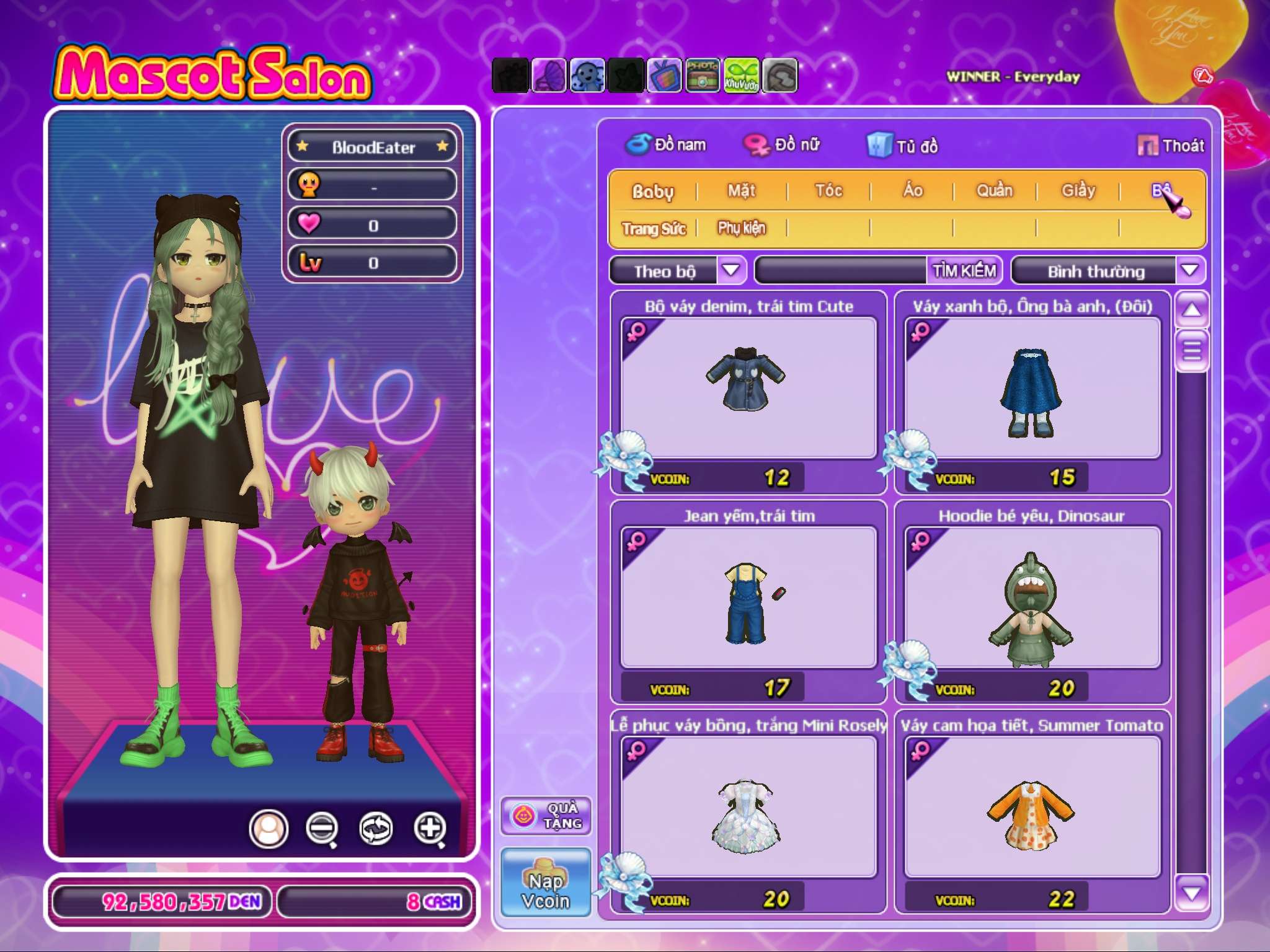Open the Phụ kiện accessories tab

[x=742, y=228]
